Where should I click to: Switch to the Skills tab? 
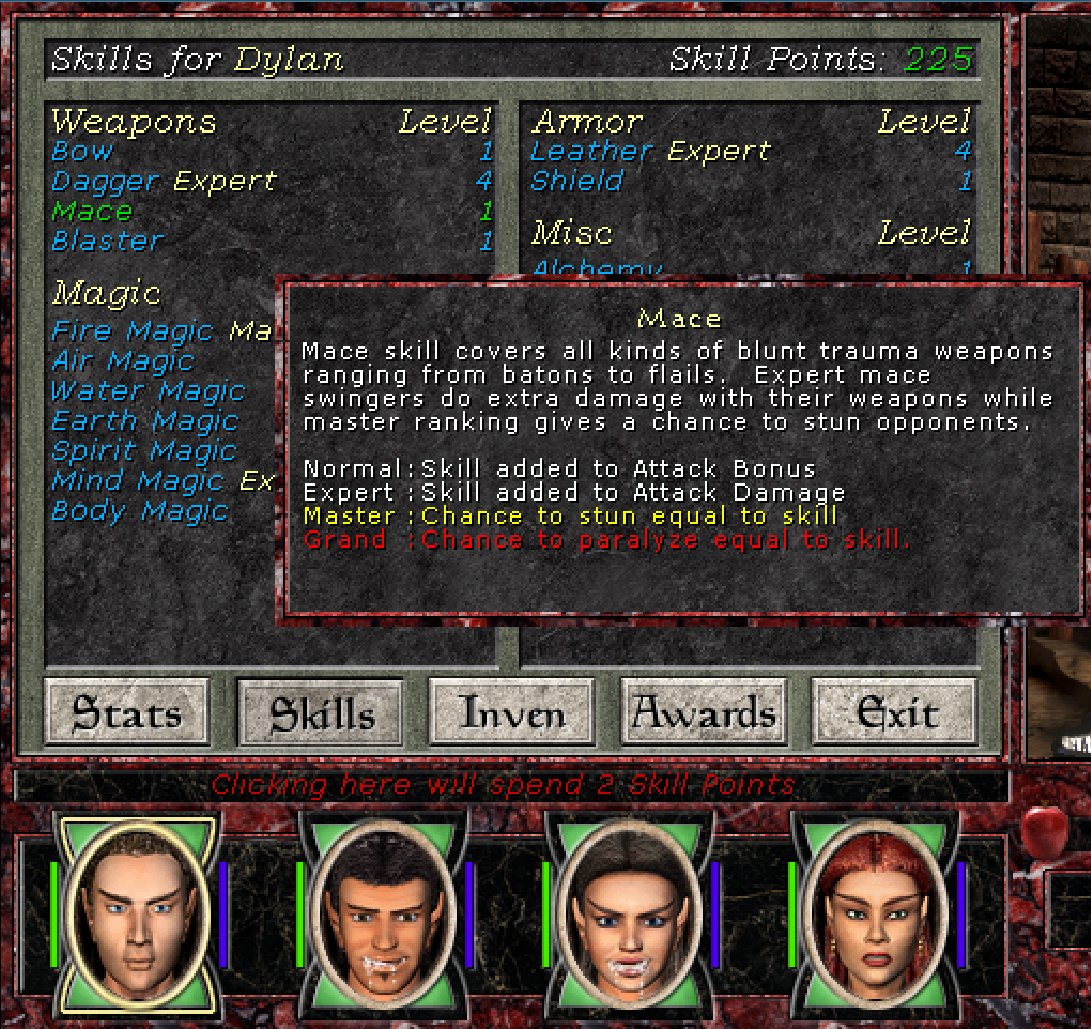click(x=320, y=713)
